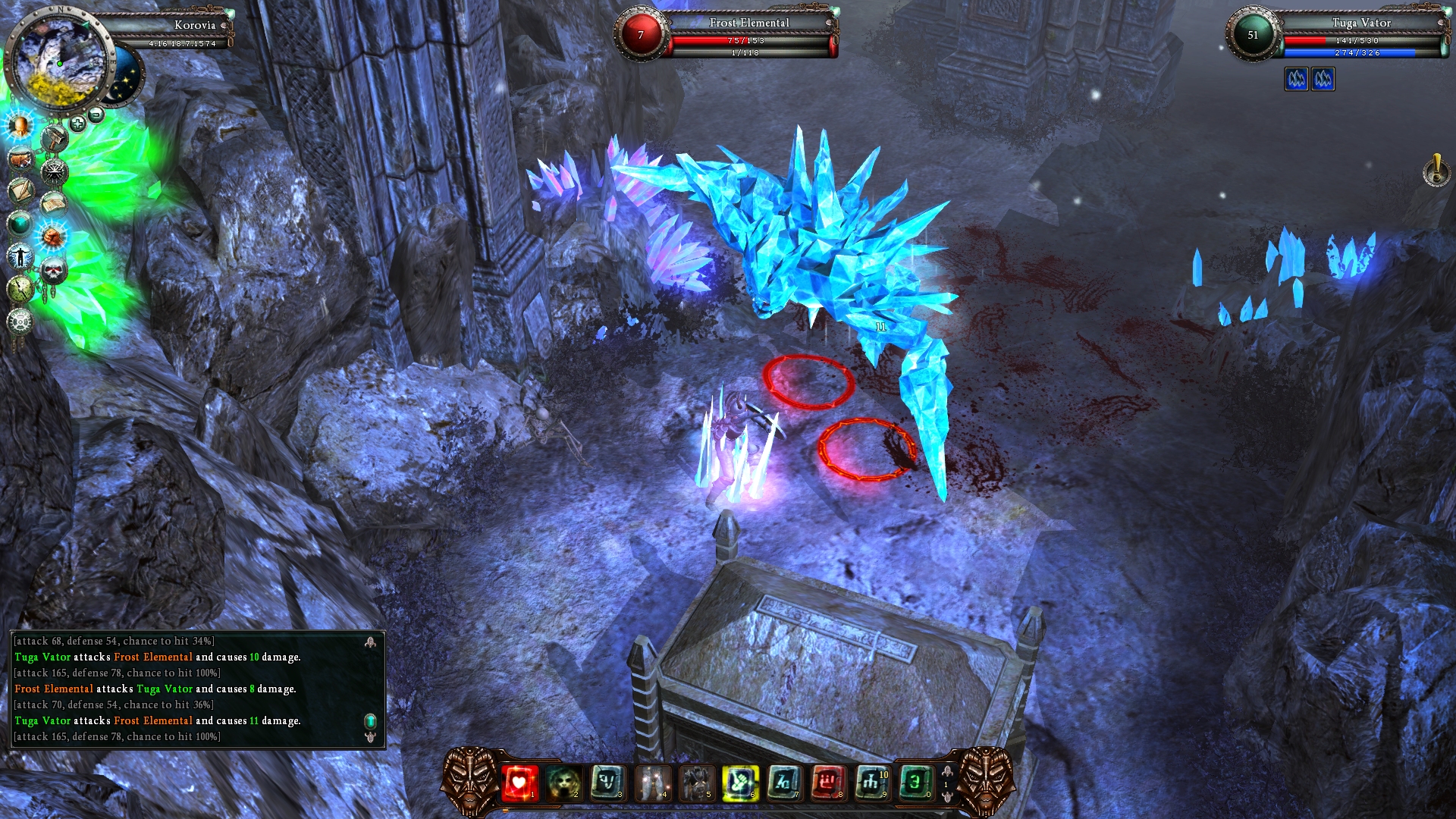Viewport: 1456px width, 819px height.
Task: Open the hammer icon menu
Action: click(55, 139)
